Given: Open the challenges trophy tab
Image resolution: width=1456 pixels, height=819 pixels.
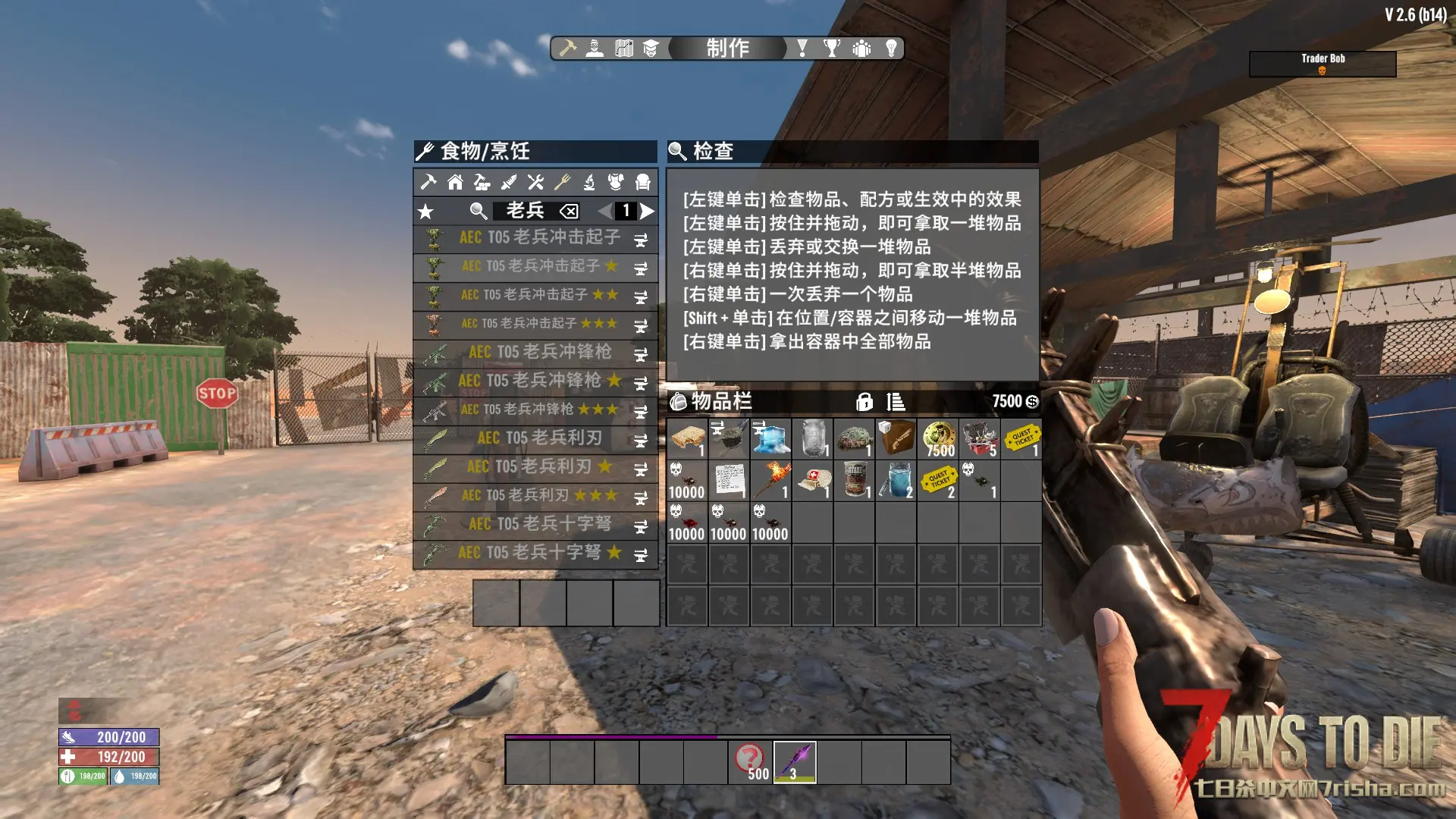Looking at the screenshot, I should [832, 49].
